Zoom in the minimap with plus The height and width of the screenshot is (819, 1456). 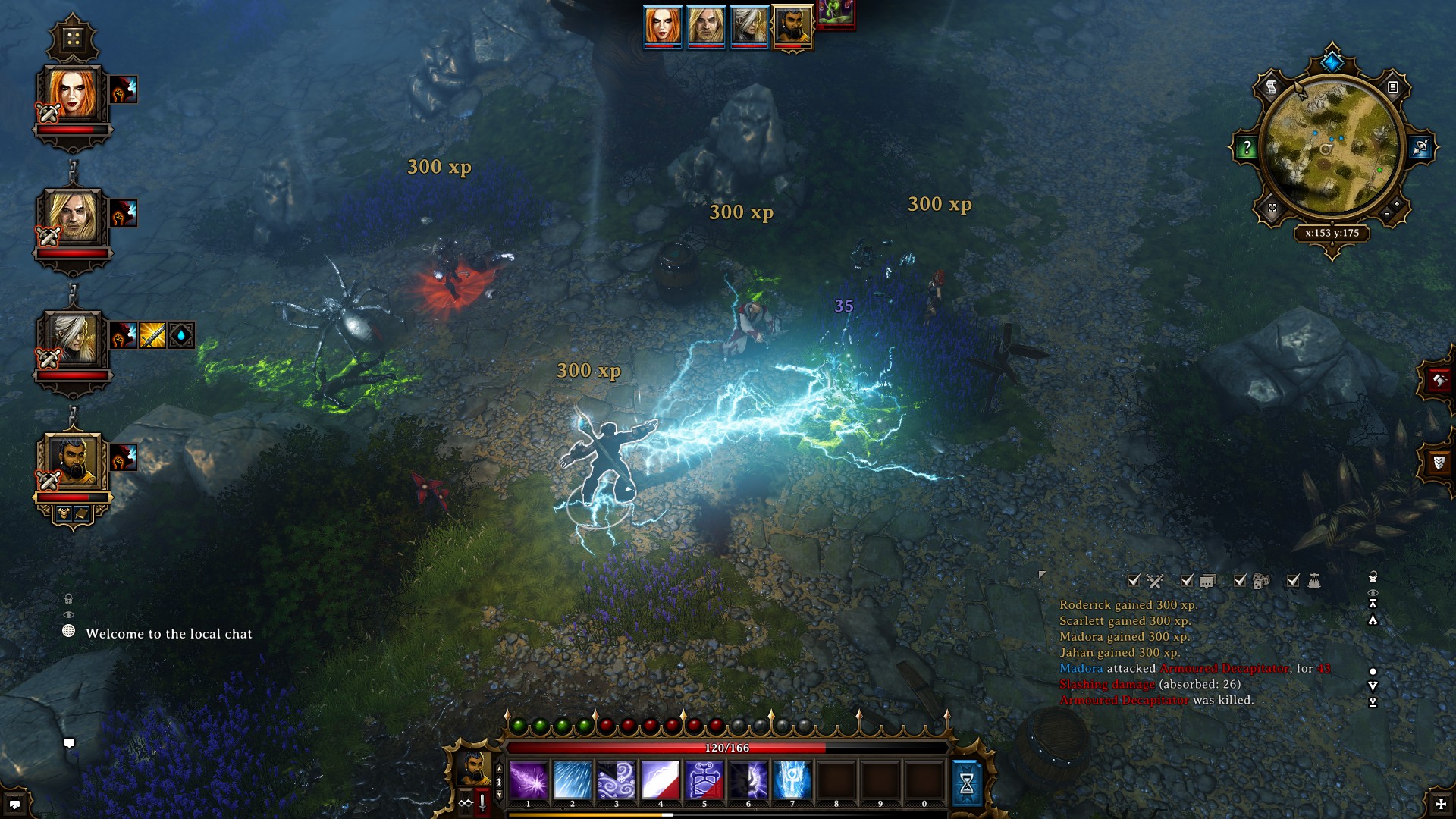(x=1397, y=205)
